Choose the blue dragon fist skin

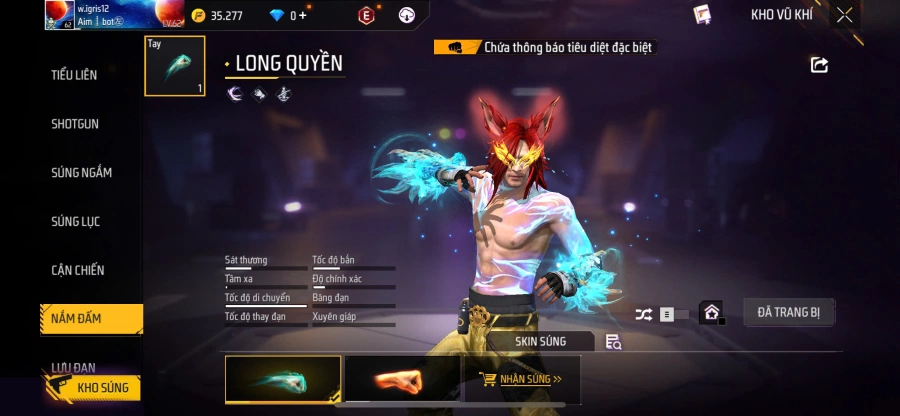[x=283, y=380]
